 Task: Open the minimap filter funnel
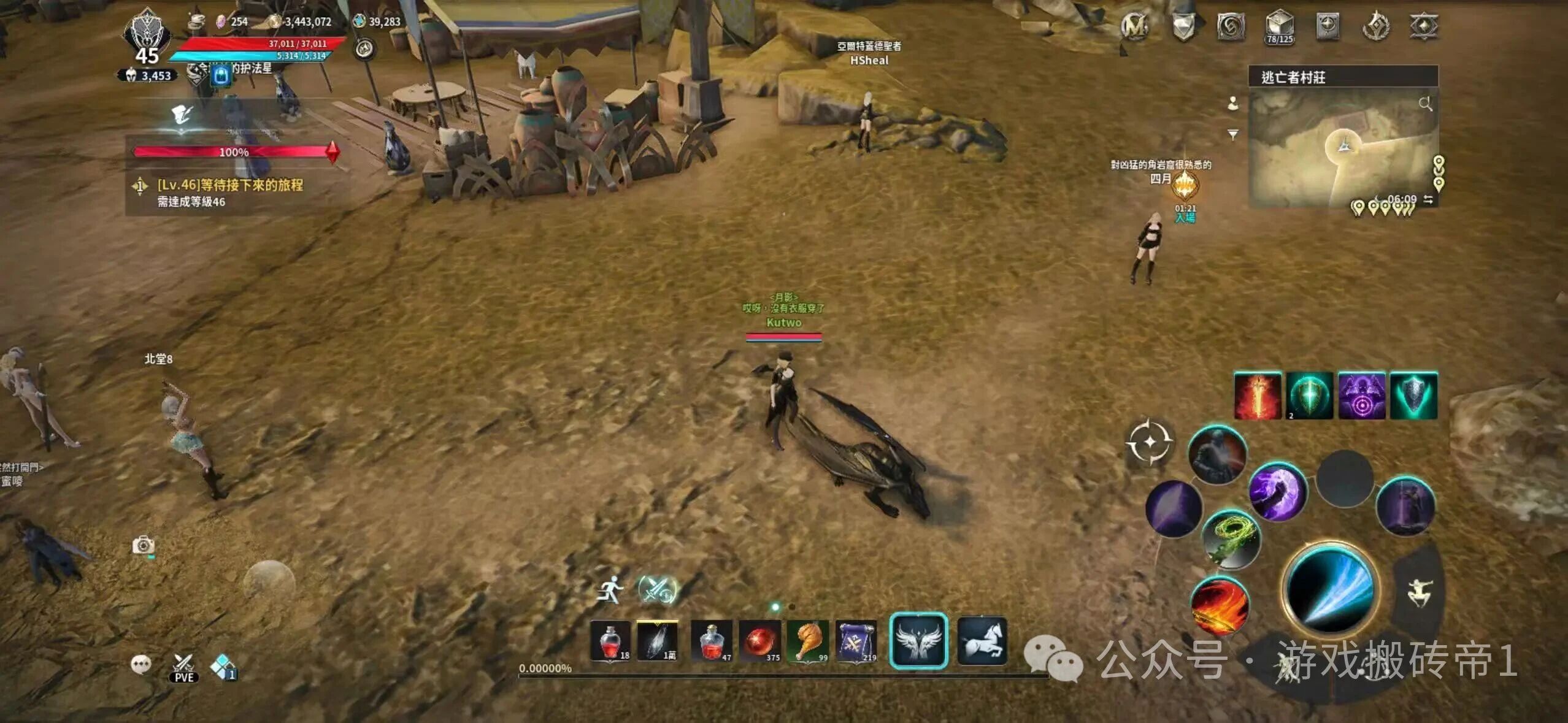click(x=1233, y=134)
